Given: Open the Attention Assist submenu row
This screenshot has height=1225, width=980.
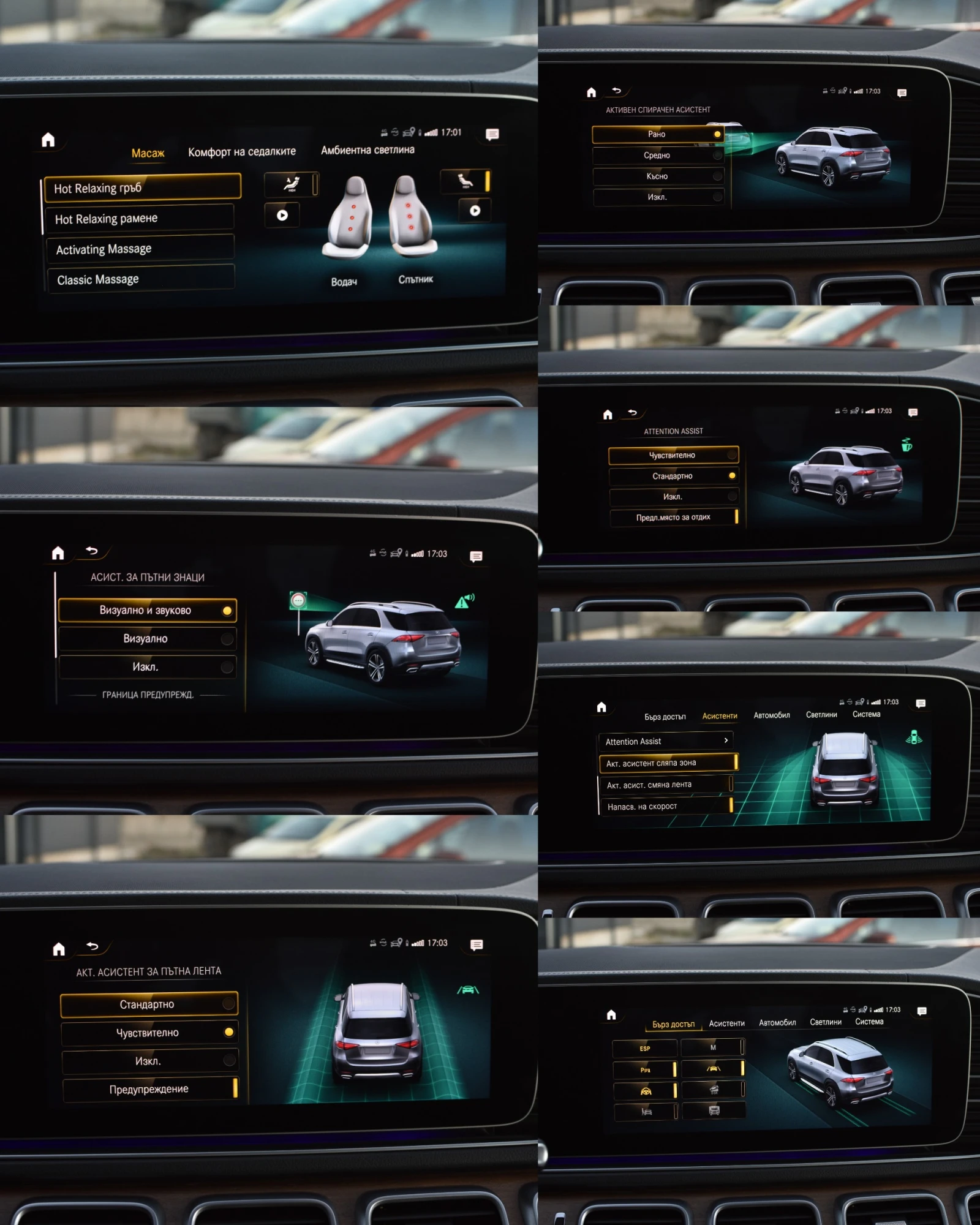Looking at the screenshot, I should pyautogui.click(x=666, y=741).
